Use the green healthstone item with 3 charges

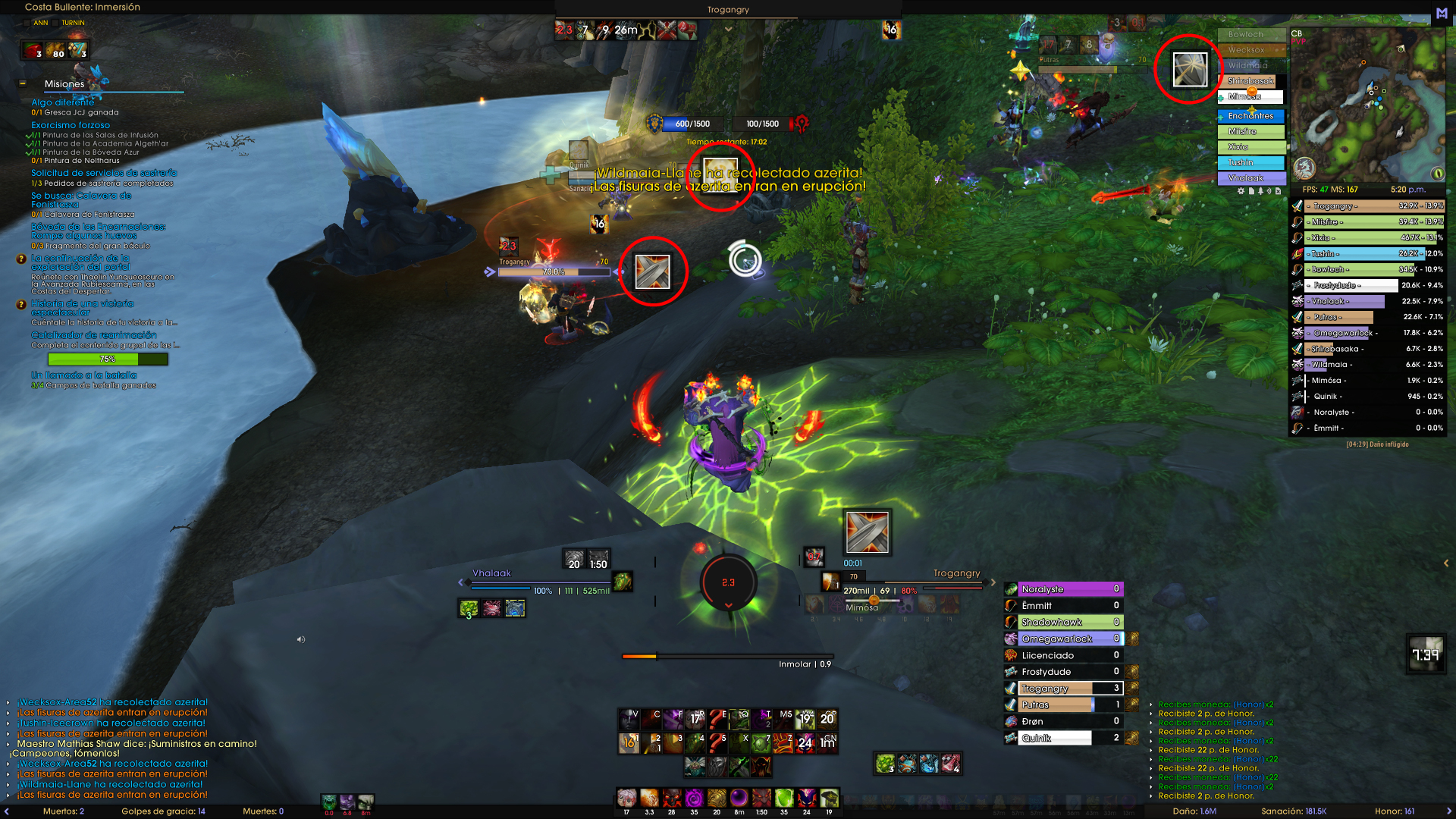coord(885,764)
